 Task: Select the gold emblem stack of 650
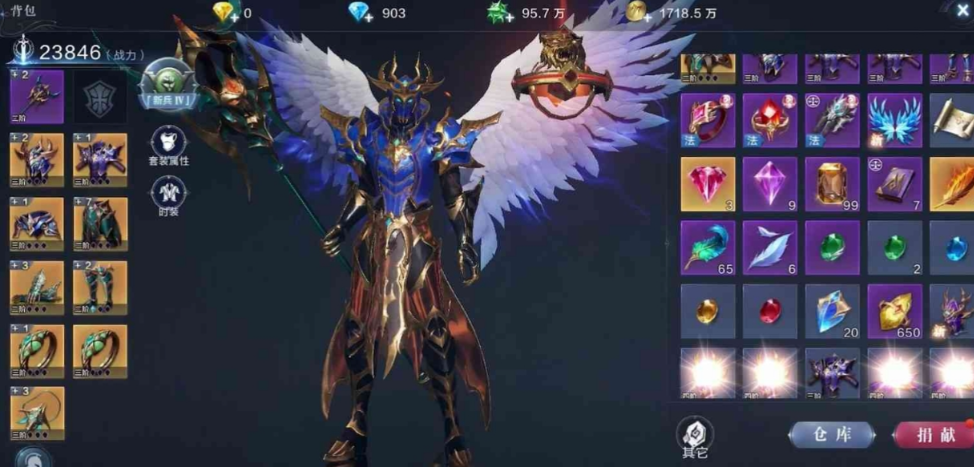(894, 311)
